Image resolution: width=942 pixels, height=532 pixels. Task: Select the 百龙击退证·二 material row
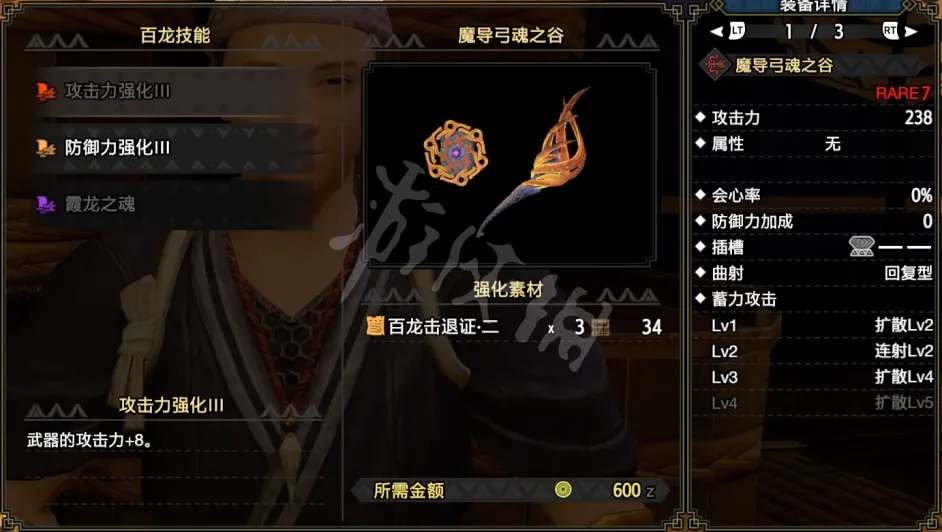(515, 326)
